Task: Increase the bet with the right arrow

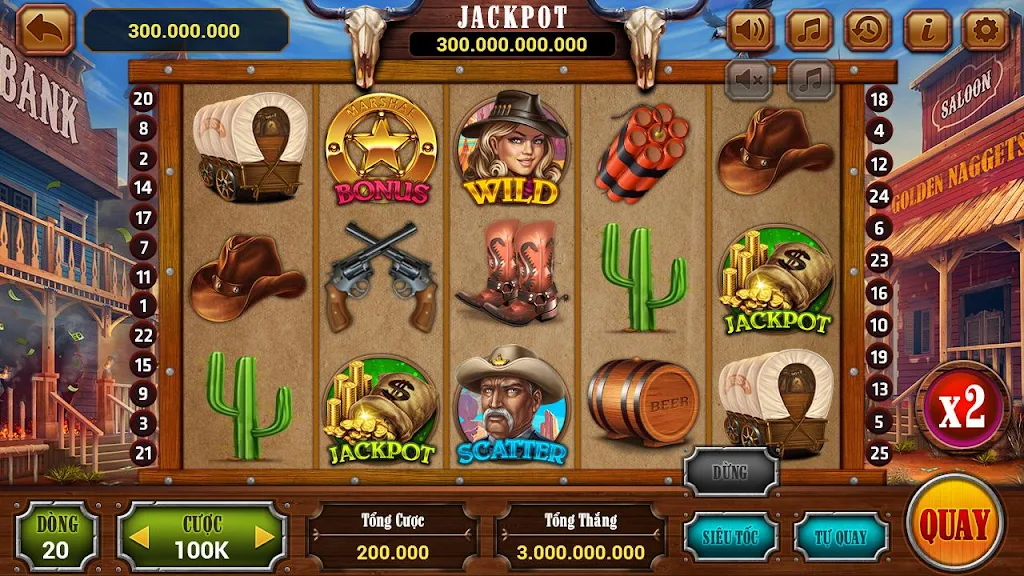Action: click(x=265, y=537)
